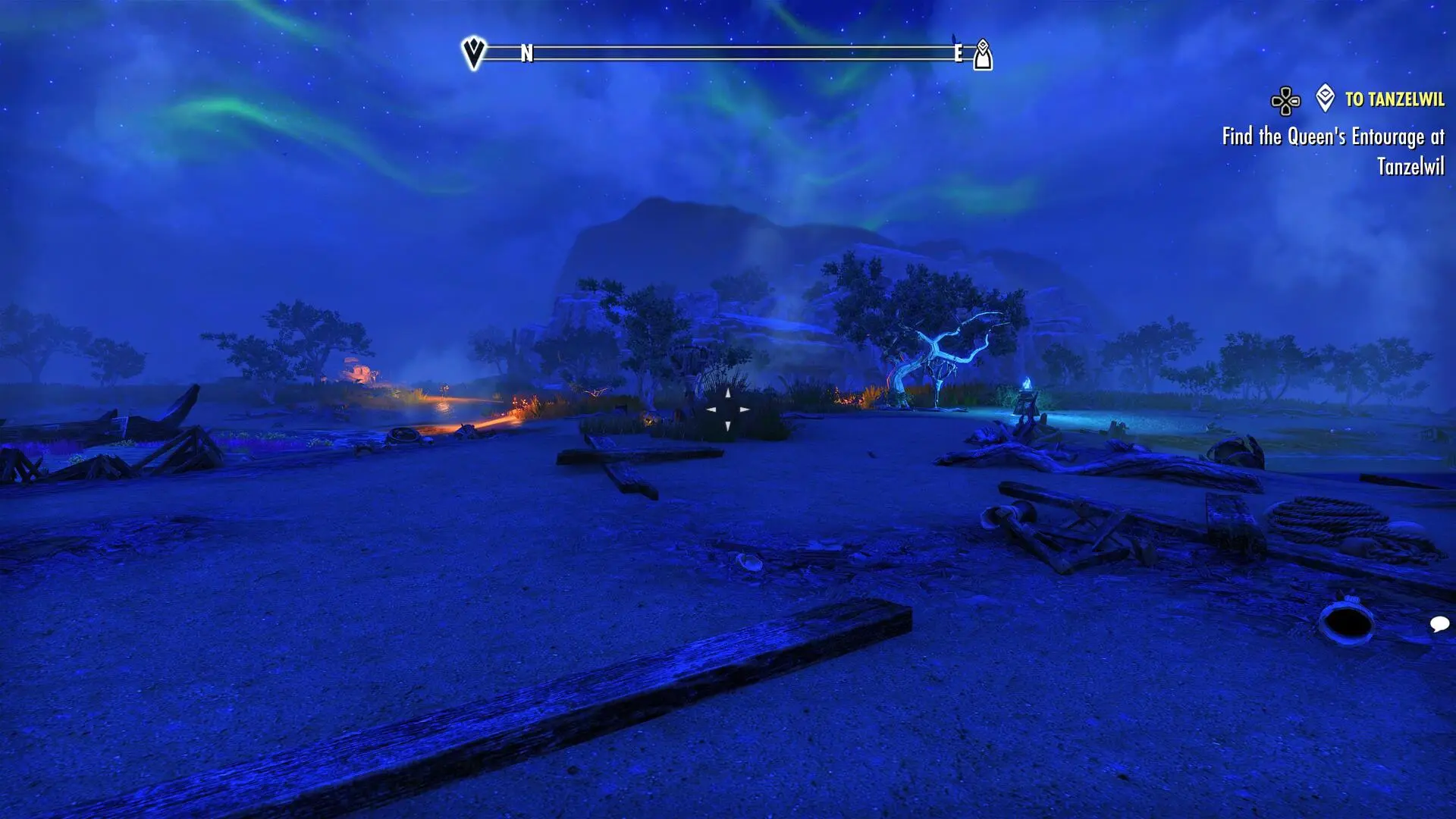Click the compass bar at the top

728,53
